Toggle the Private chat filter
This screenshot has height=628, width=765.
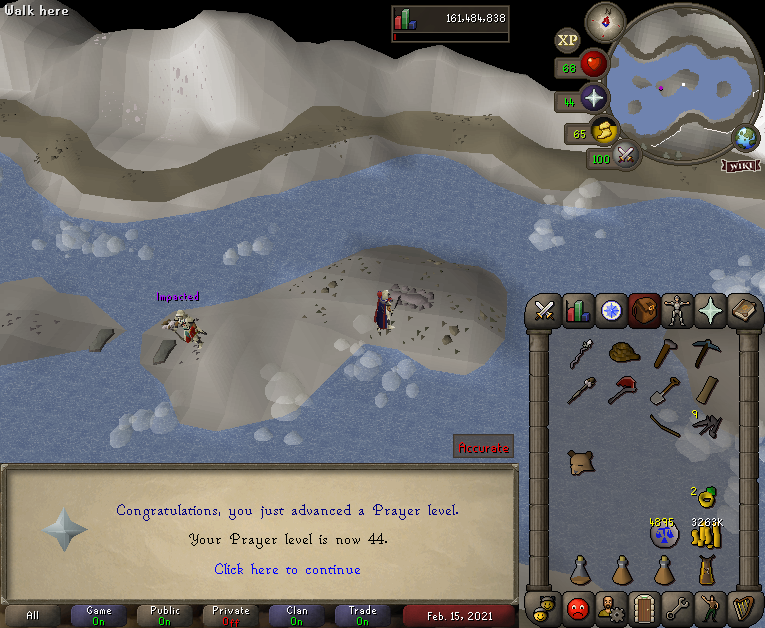[232, 615]
